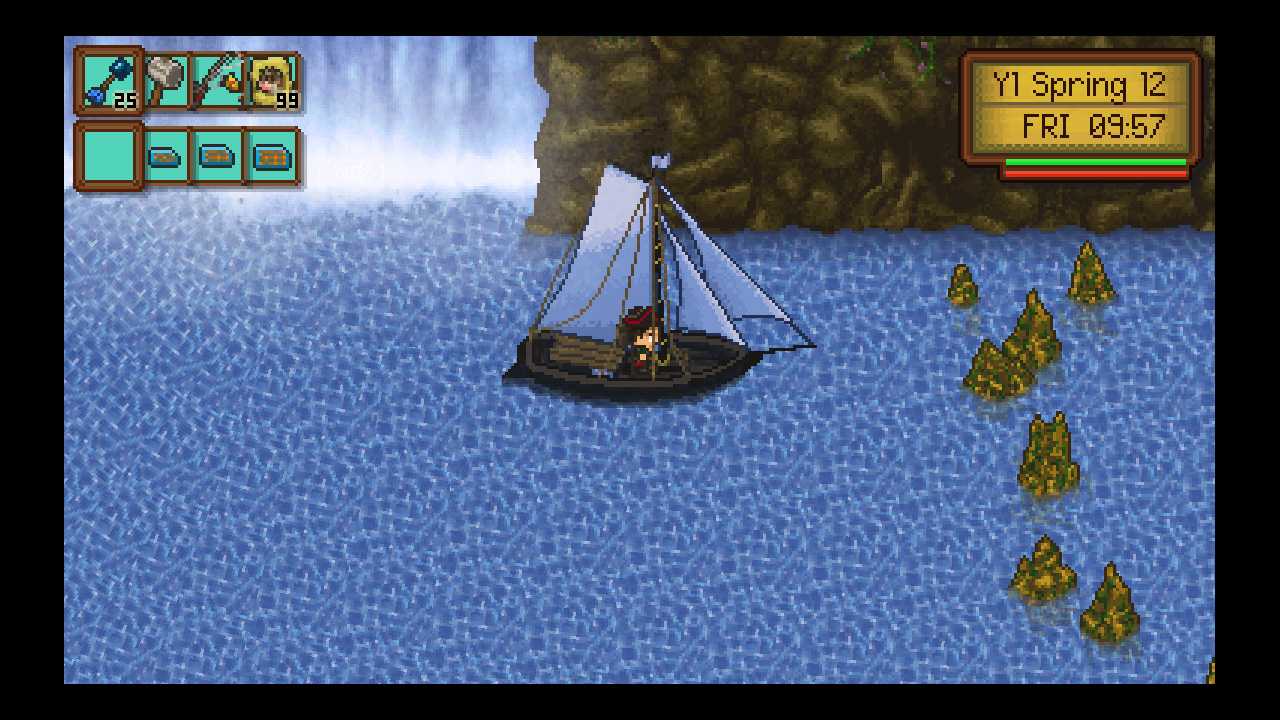Select the middle wrapped fish item
This screenshot has height=720, width=1280.
click(218, 155)
